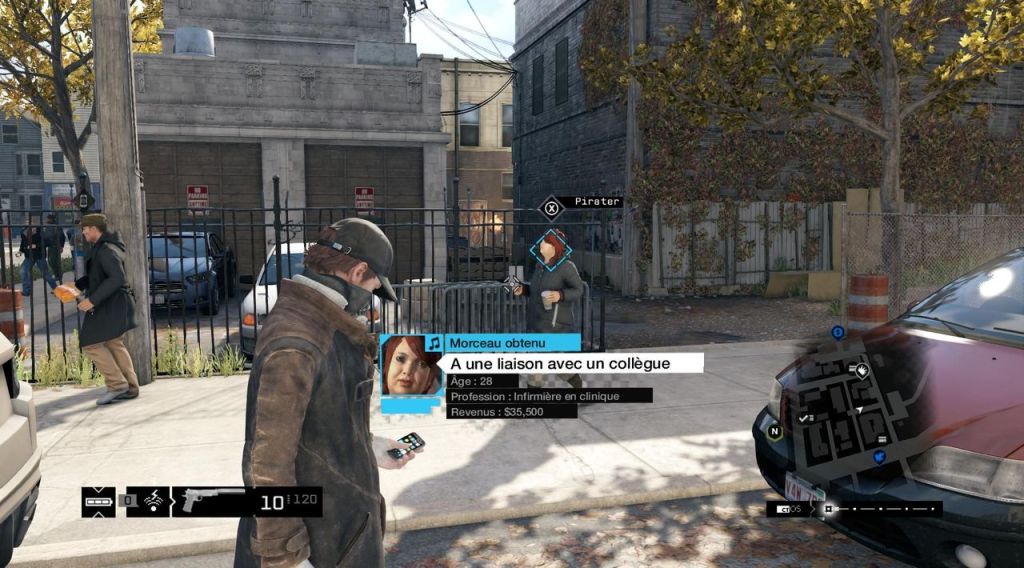Screen dimensions: 1024x568
Task: Select the blue marker at minimap bottom
Action: [x=880, y=457]
